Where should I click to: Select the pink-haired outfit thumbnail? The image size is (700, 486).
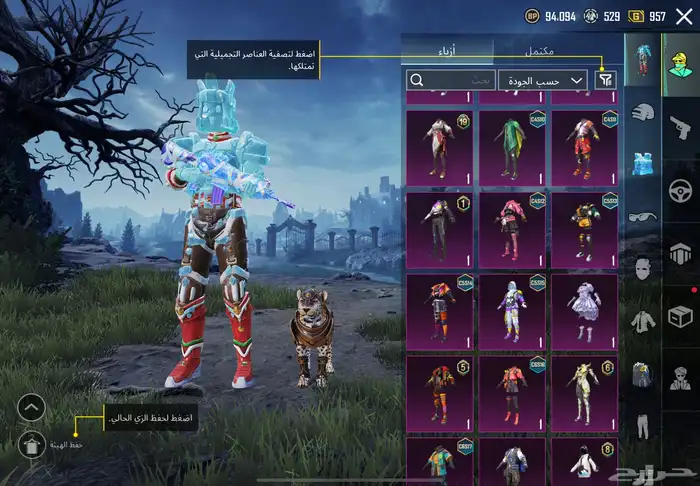tap(511, 228)
